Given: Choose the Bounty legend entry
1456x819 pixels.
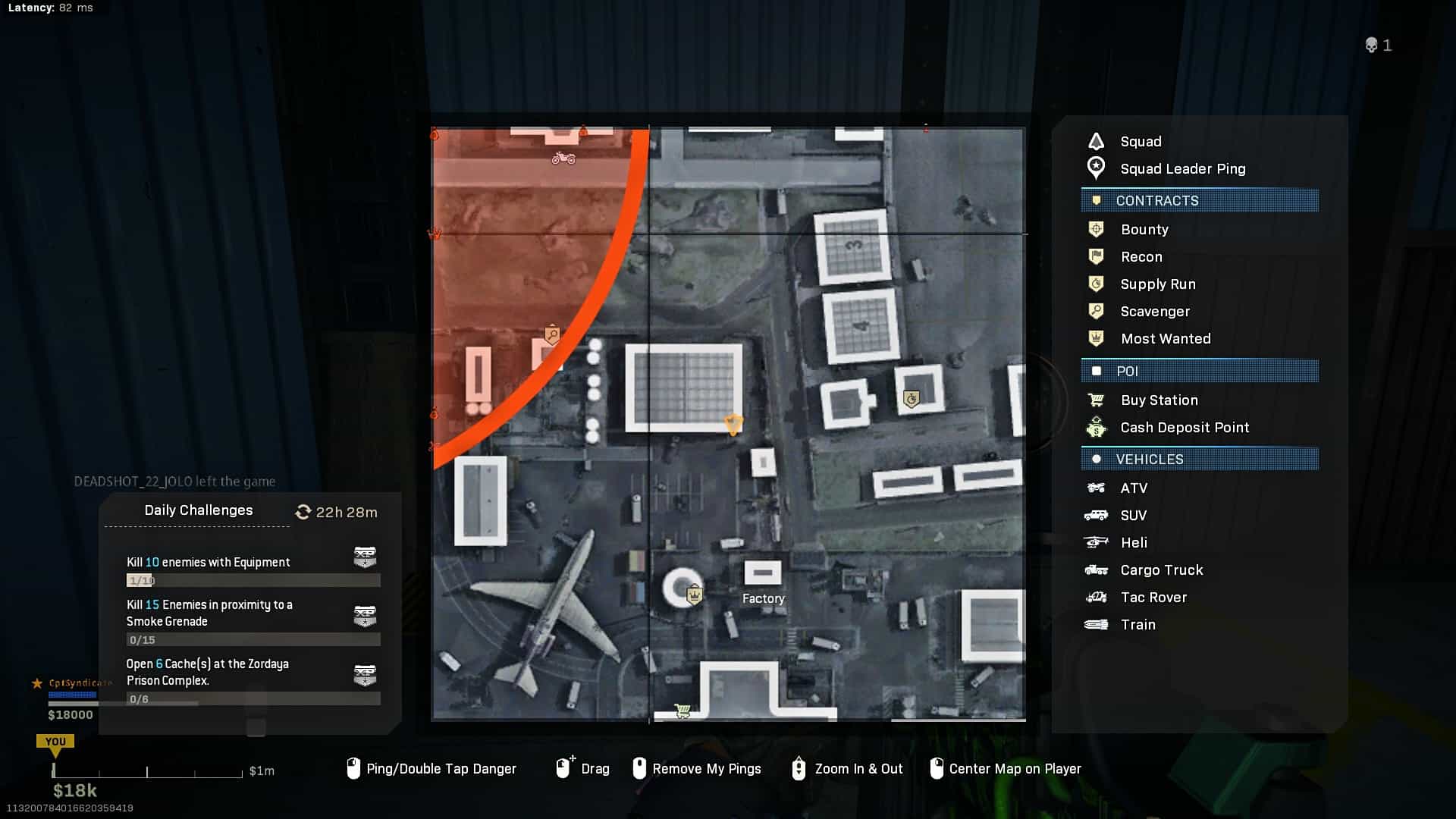Looking at the screenshot, I should (1144, 230).
